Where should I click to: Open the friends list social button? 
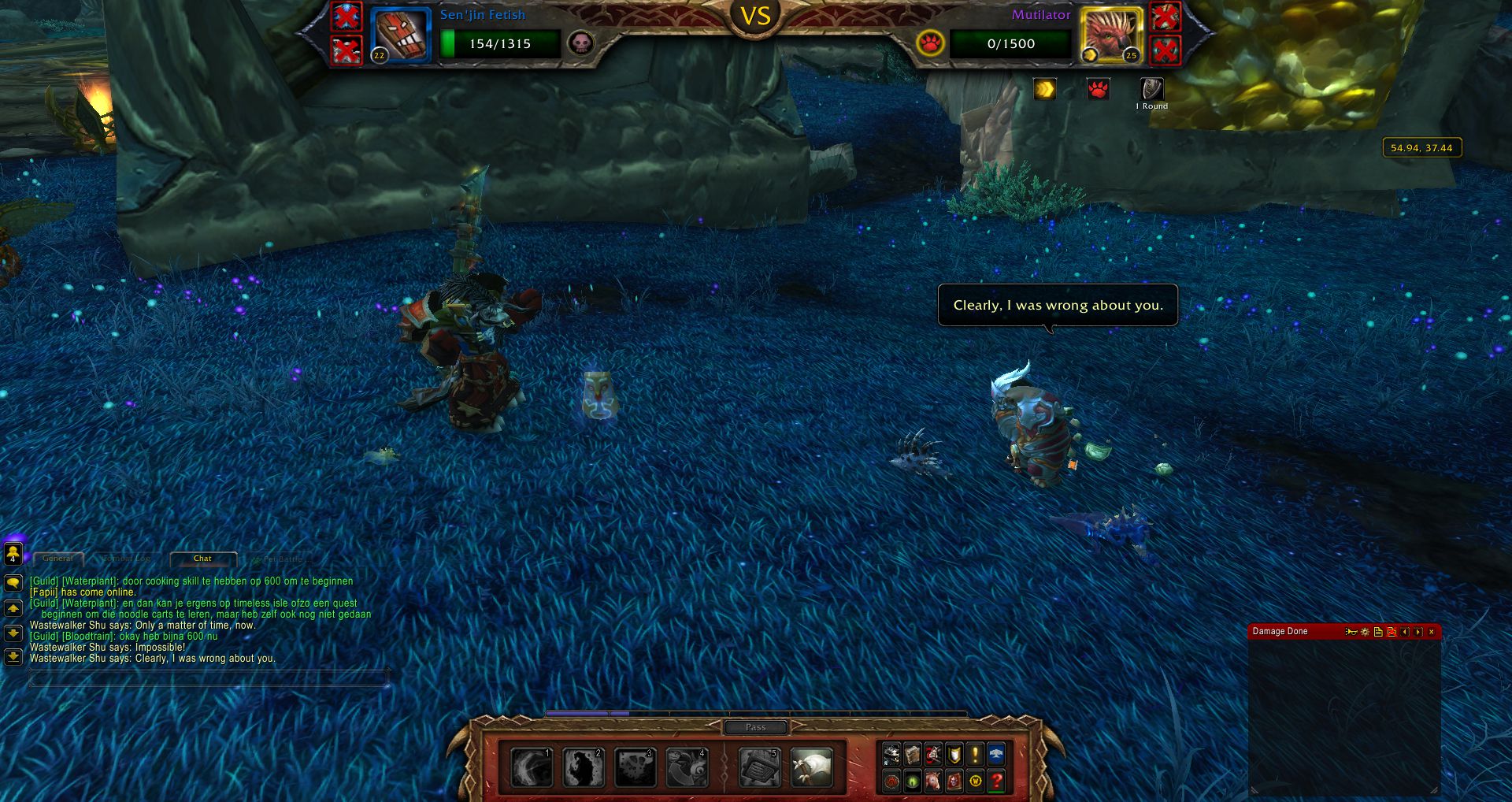tap(13, 554)
